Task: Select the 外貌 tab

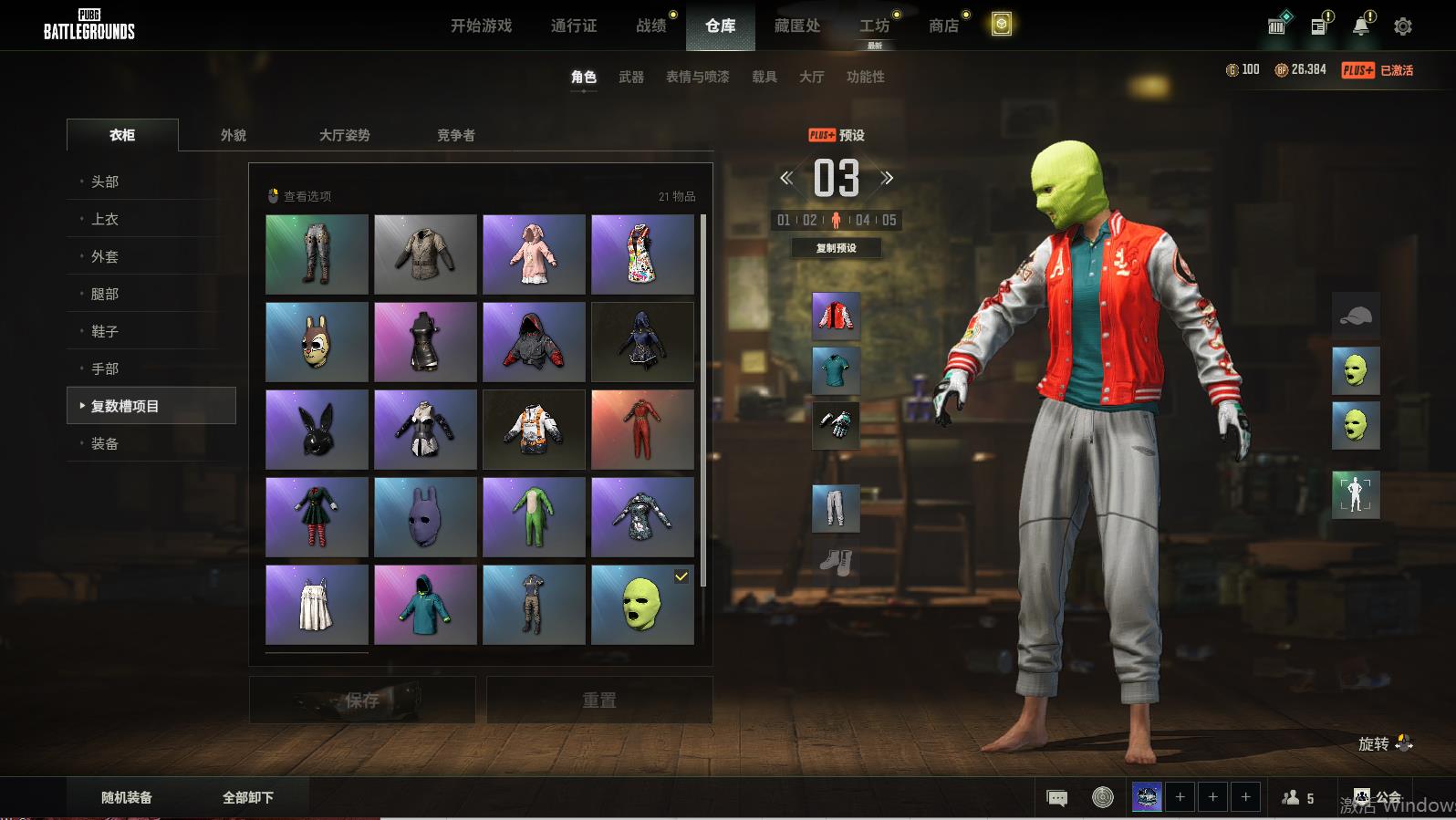Action: [234, 135]
